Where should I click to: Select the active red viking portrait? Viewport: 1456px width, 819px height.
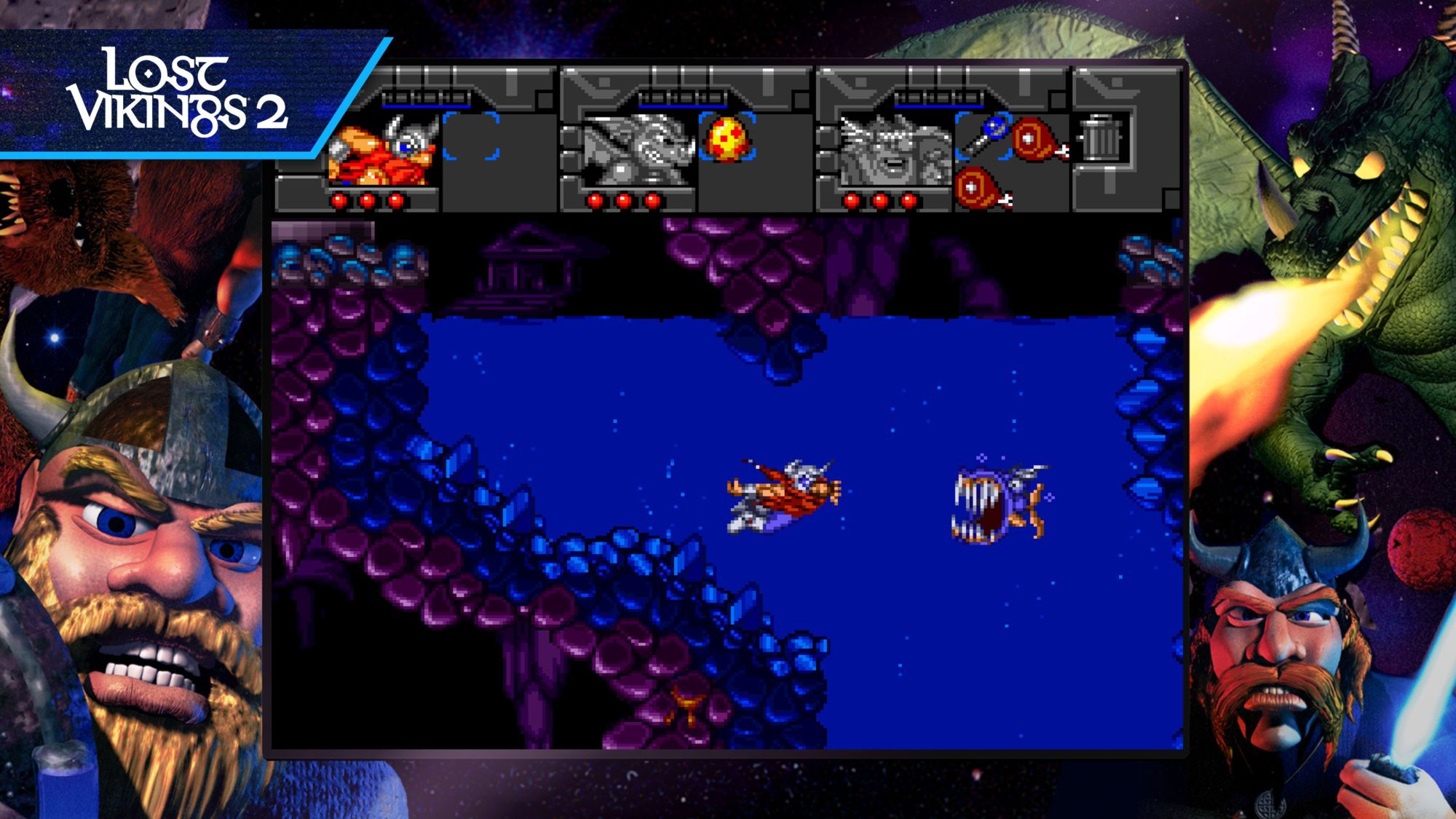(383, 151)
